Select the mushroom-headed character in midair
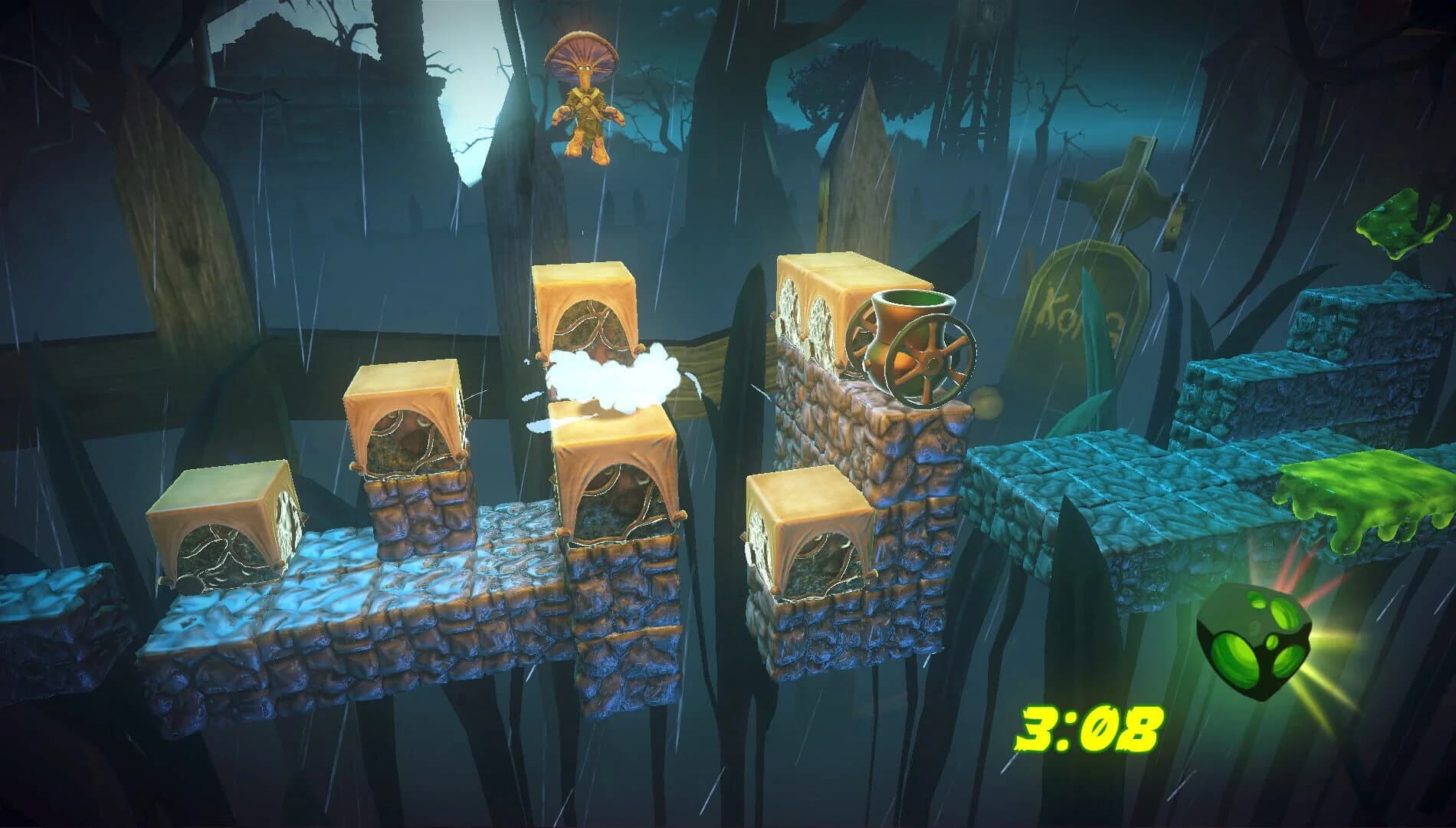This screenshot has height=828, width=1456. pos(586,100)
